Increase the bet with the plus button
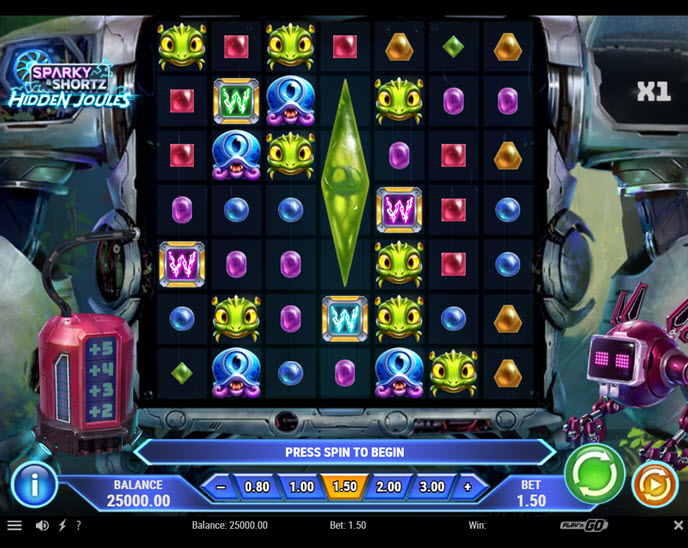 point(467,487)
